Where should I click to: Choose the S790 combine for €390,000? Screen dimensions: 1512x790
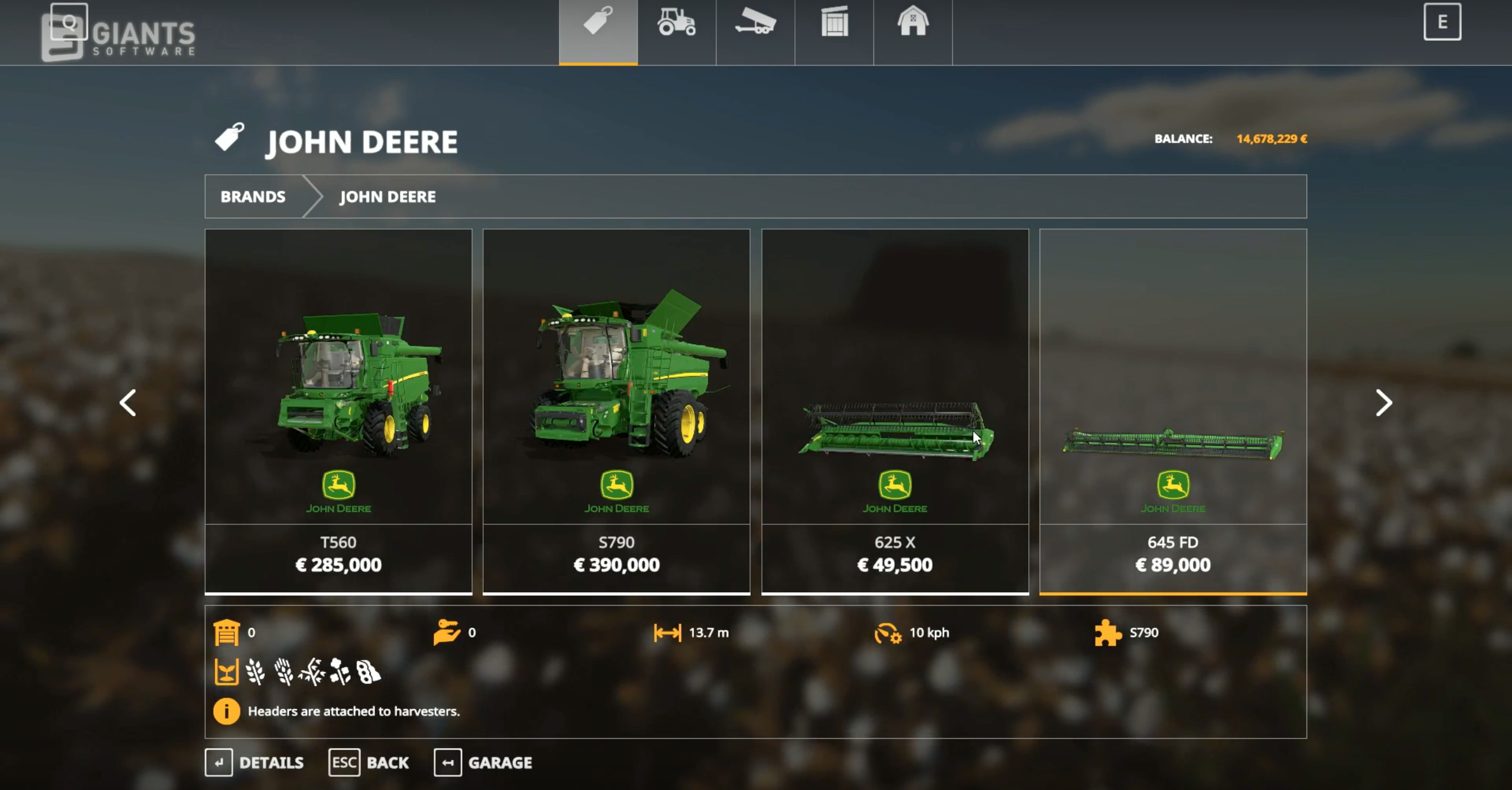616,410
